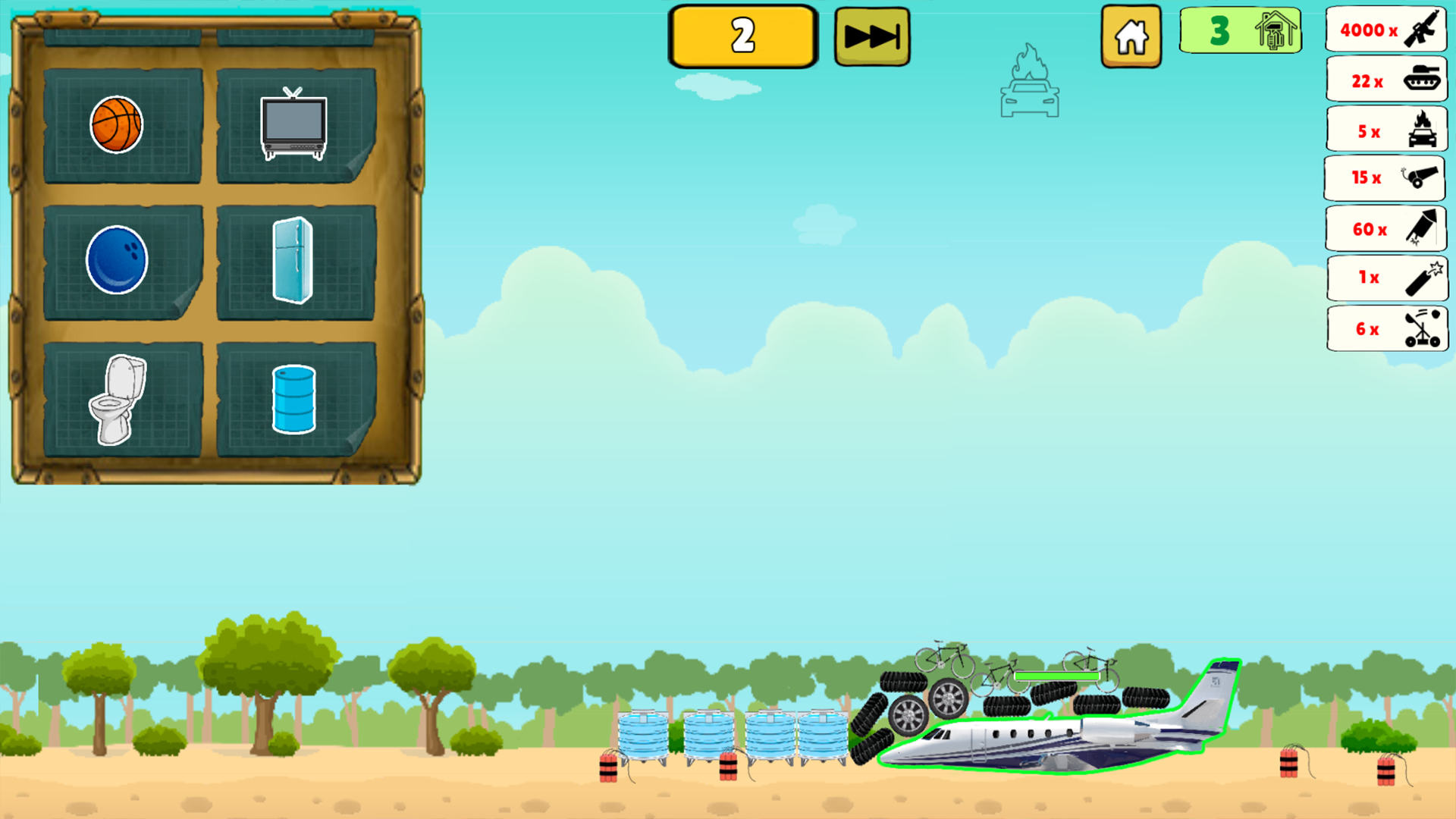The width and height of the screenshot is (1456, 819).
Task: Use the 1x dynamite stick weapon
Action: (1386, 278)
